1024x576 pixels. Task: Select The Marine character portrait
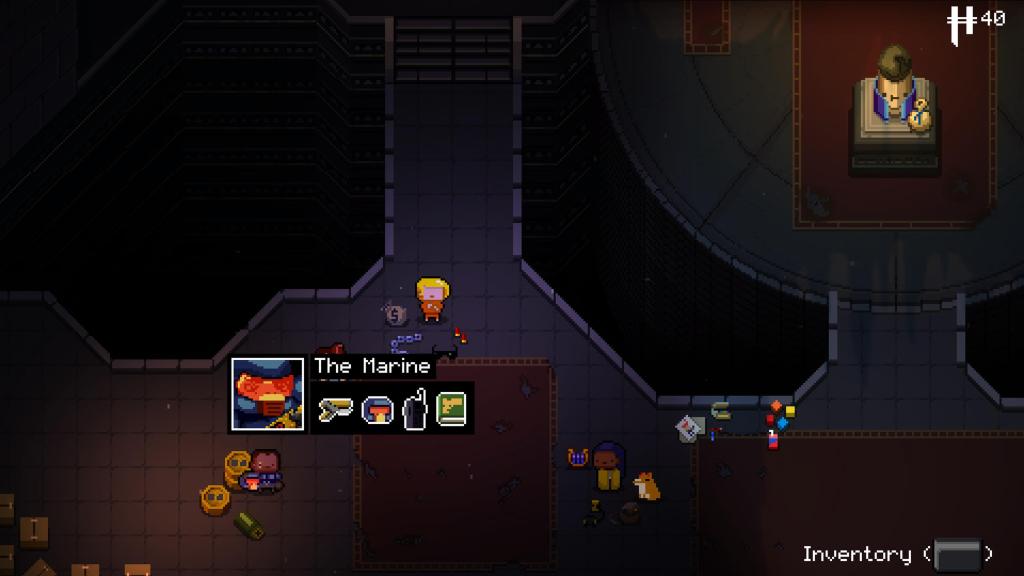(267, 394)
